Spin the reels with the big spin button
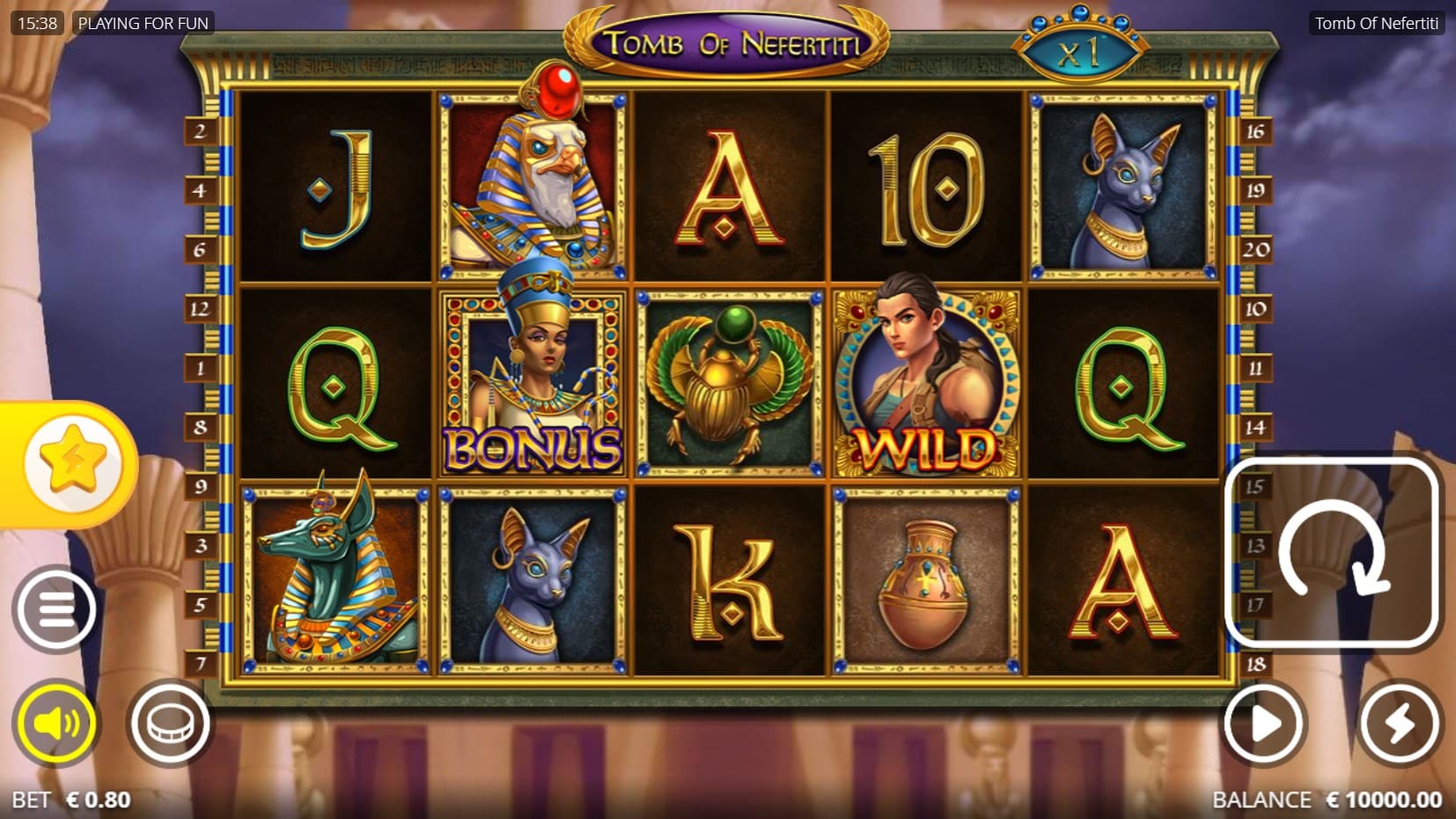1456x819 pixels. pos(1331,552)
